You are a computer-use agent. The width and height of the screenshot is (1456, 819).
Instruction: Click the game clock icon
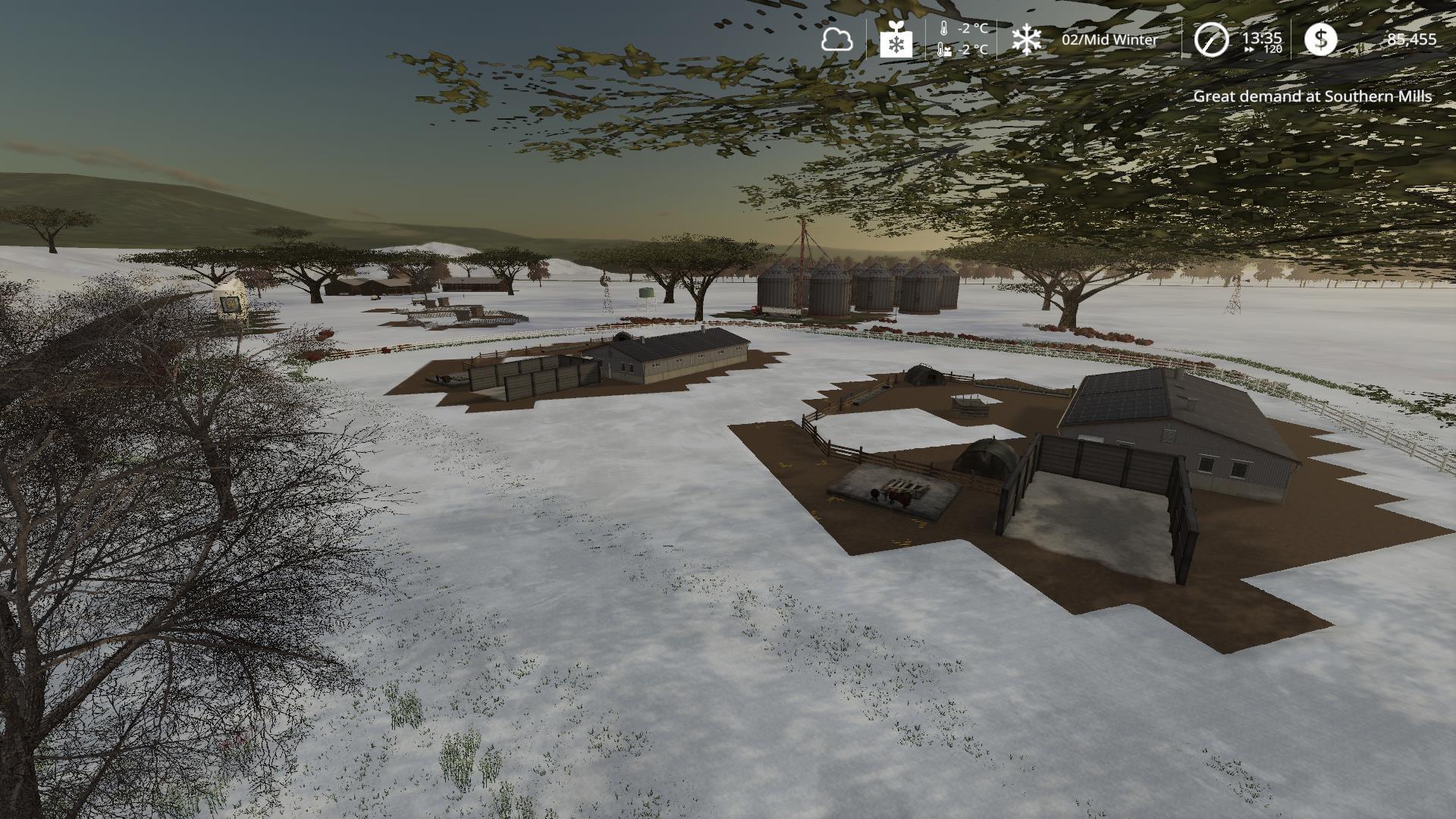pyautogui.click(x=1211, y=39)
